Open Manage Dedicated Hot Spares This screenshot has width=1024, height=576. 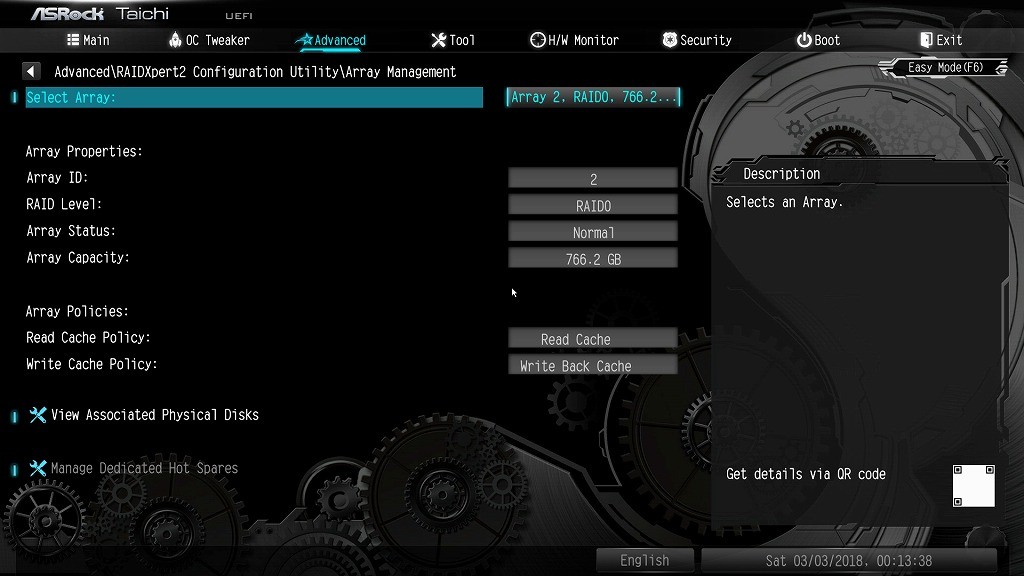point(144,468)
